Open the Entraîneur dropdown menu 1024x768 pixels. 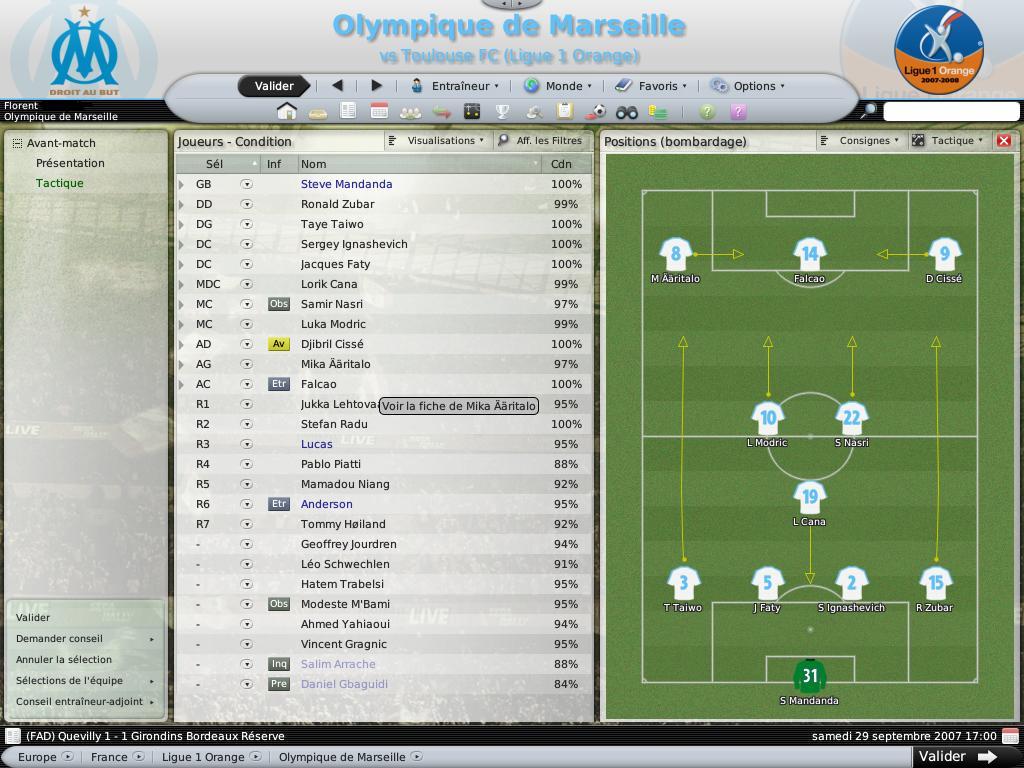click(x=455, y=86)
